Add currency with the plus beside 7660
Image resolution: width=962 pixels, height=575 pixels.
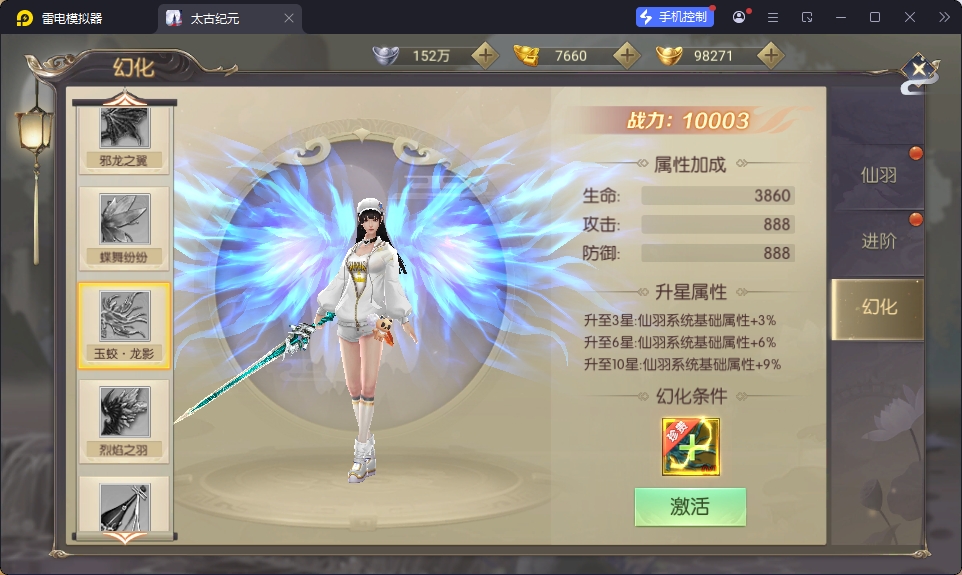627,56
